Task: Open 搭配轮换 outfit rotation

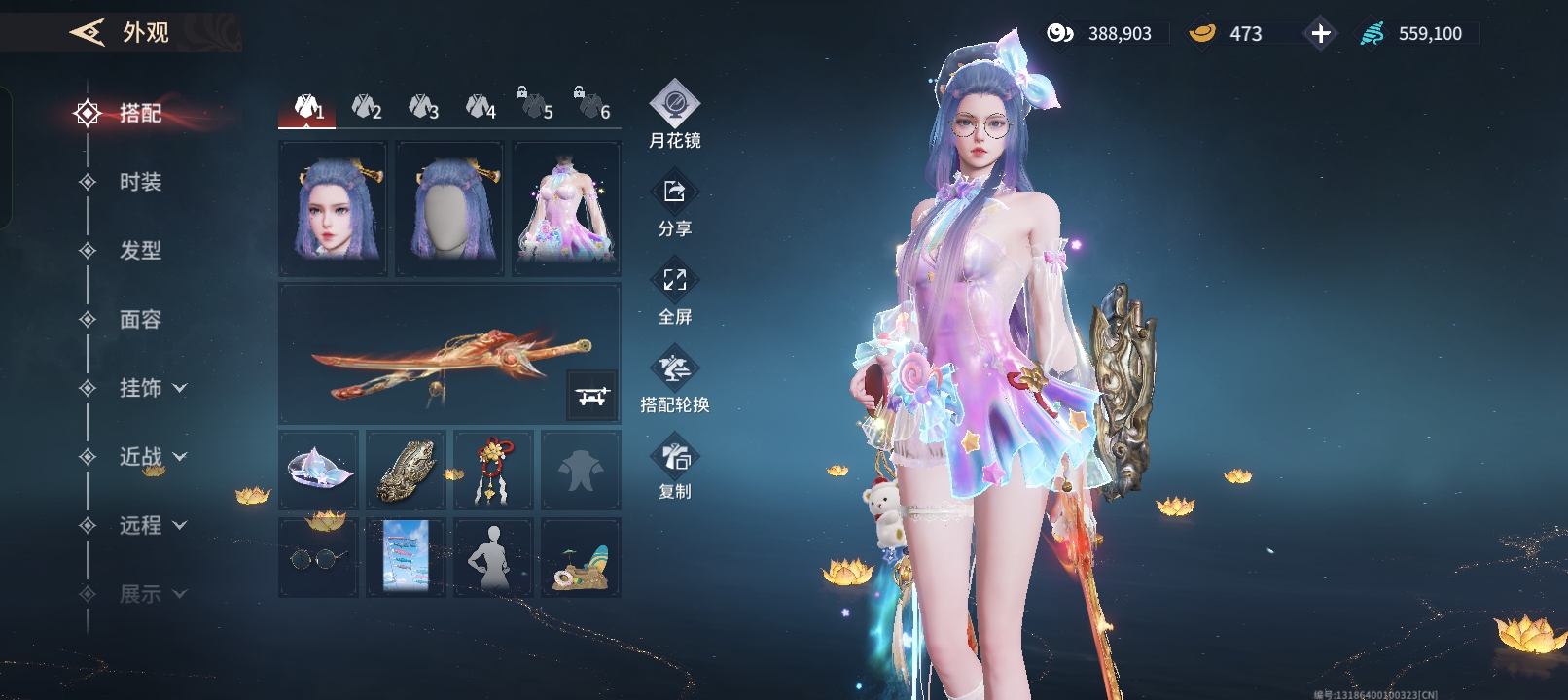Action: click(x=674, y=381)
